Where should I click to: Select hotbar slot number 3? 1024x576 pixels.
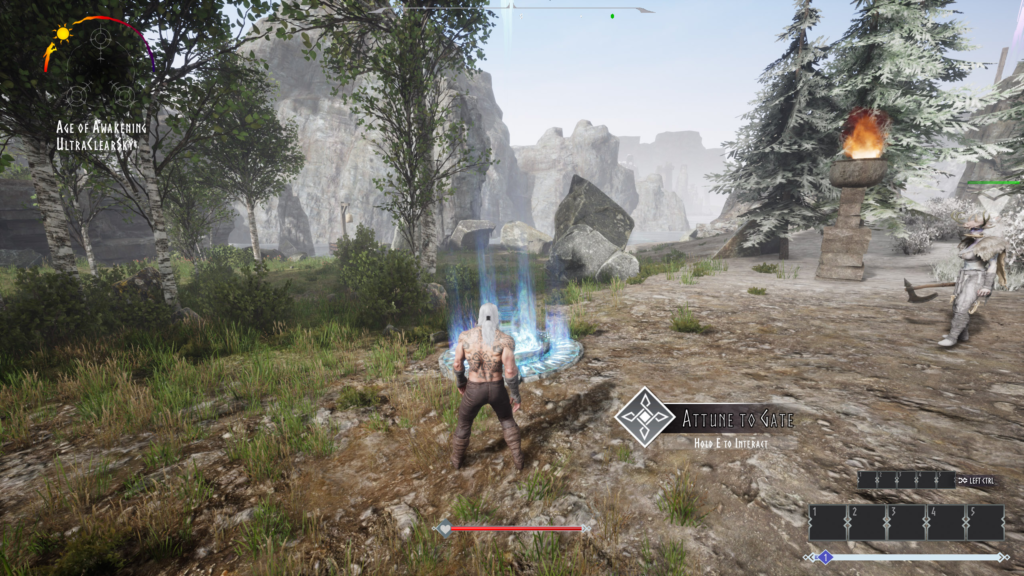coord(906,522)
